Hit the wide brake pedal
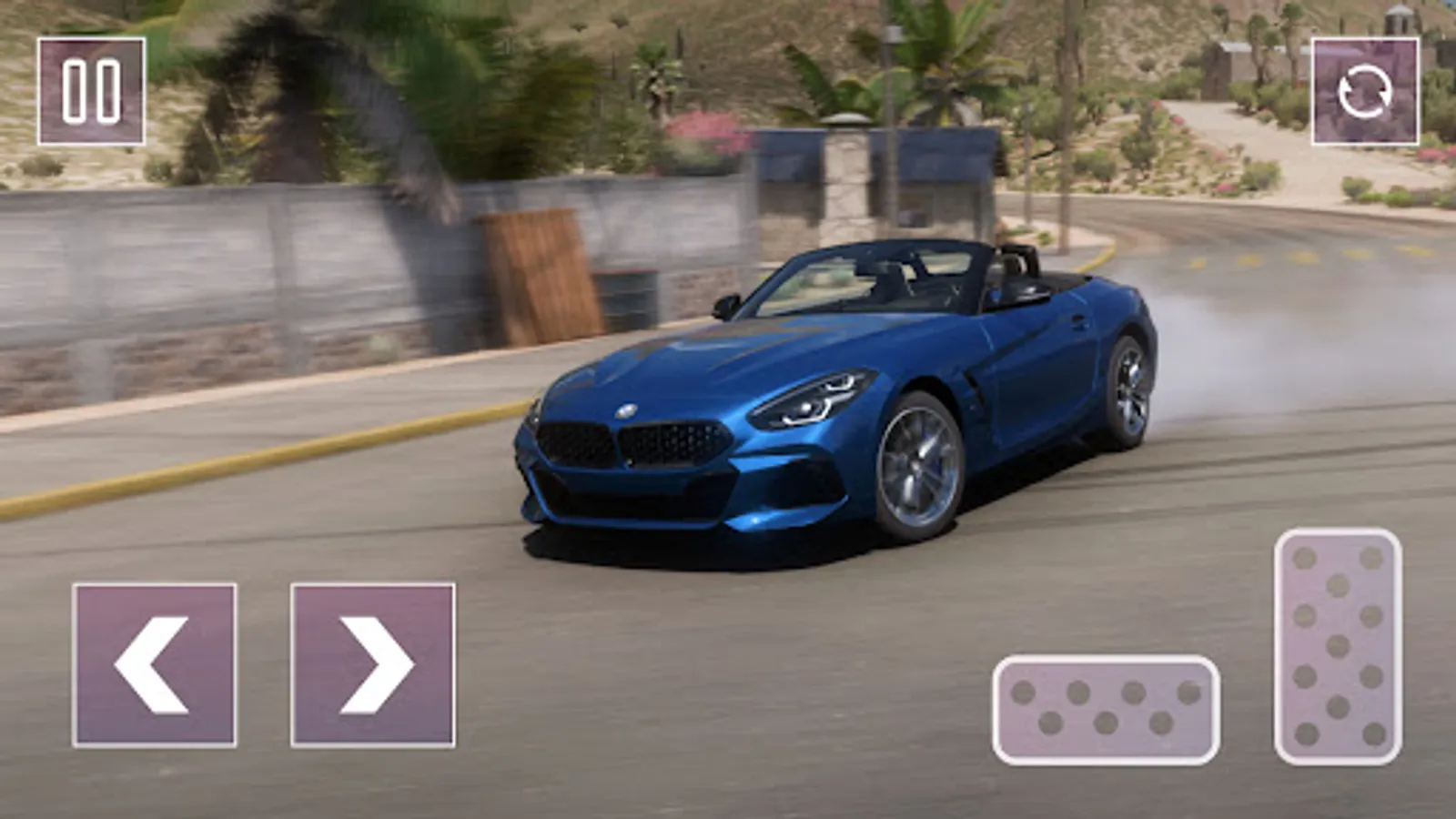 click(1106, 709)
